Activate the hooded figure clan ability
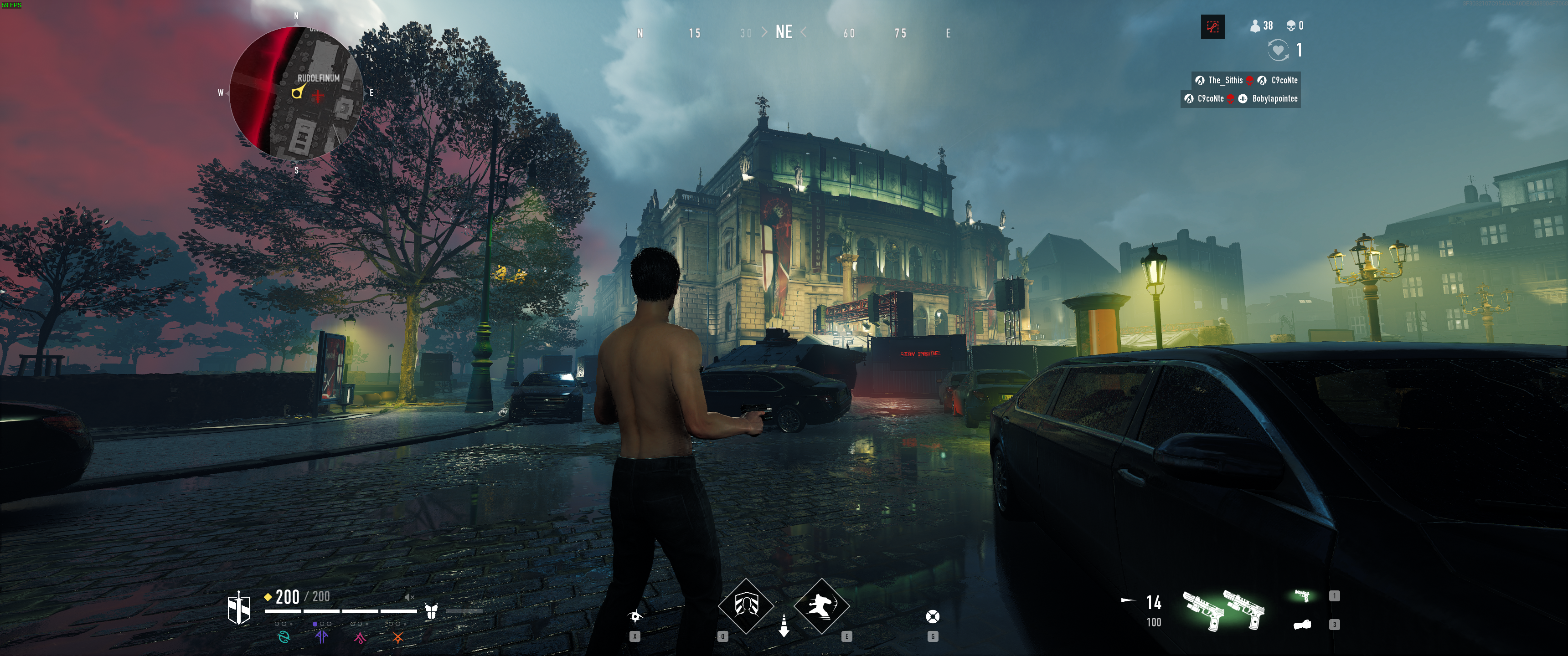The width and height of the screenshot is (1568, 656). tap(746, 606)
